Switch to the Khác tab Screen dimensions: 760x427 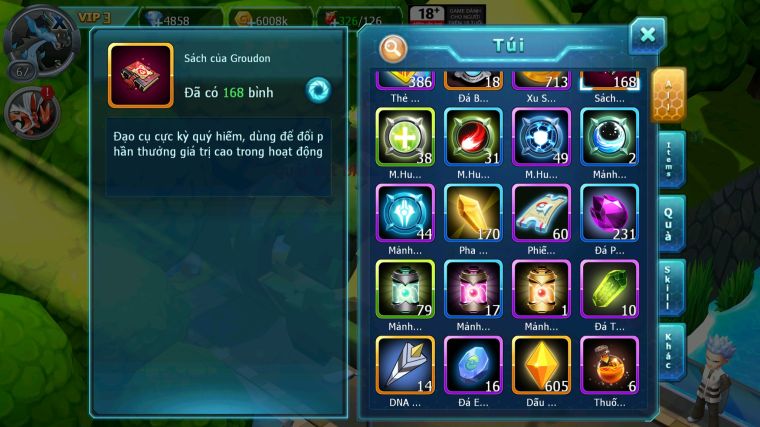(670, 352)
